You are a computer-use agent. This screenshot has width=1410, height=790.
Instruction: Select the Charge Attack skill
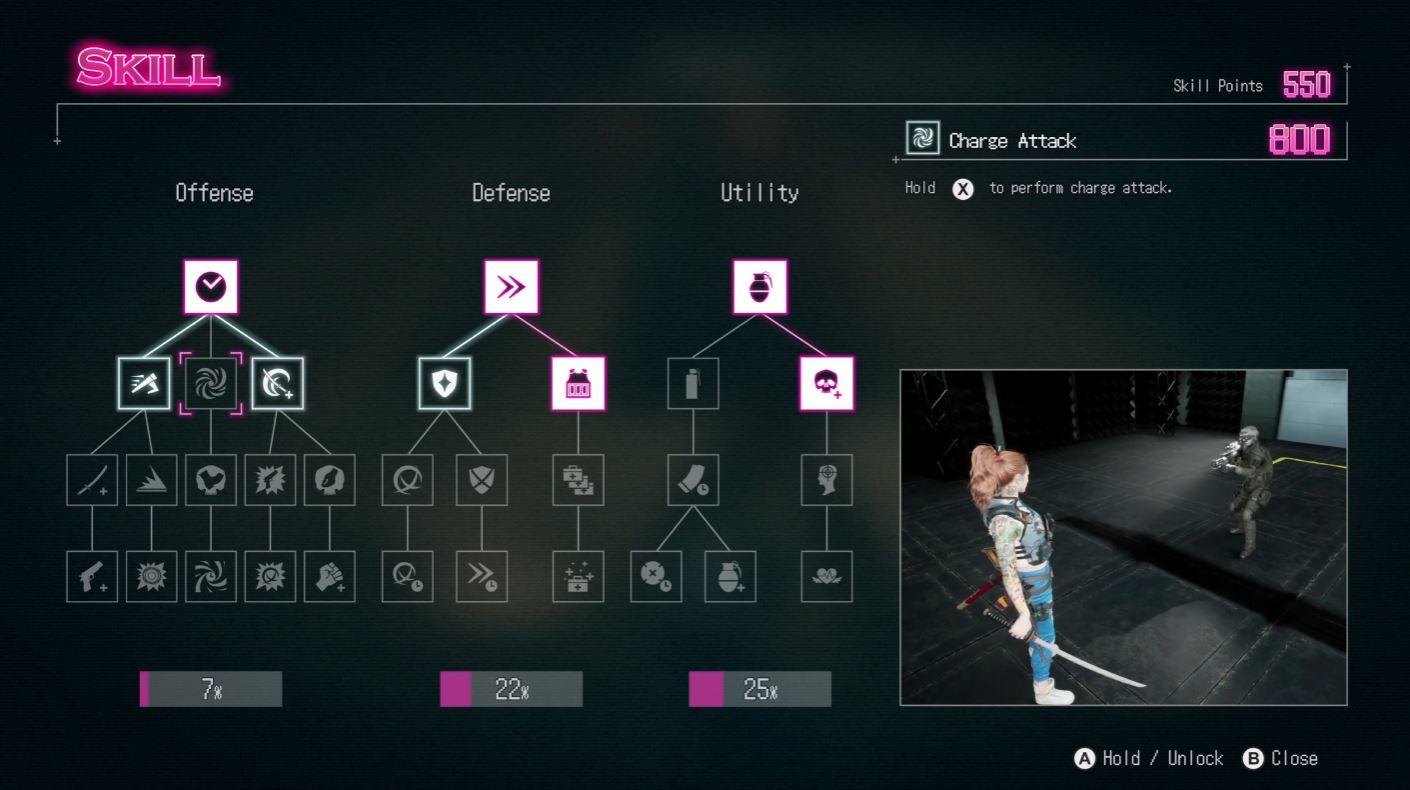point(210,381)
